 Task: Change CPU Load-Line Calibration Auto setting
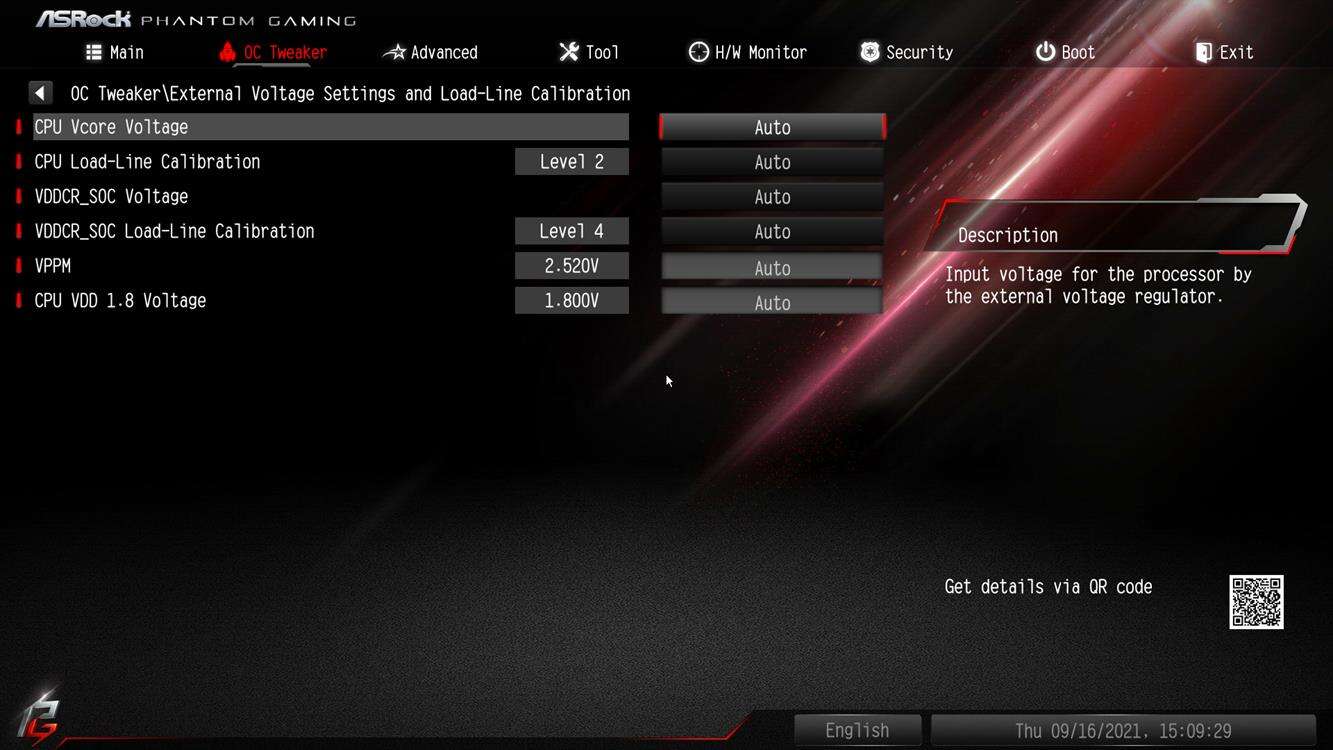(772, 162)
